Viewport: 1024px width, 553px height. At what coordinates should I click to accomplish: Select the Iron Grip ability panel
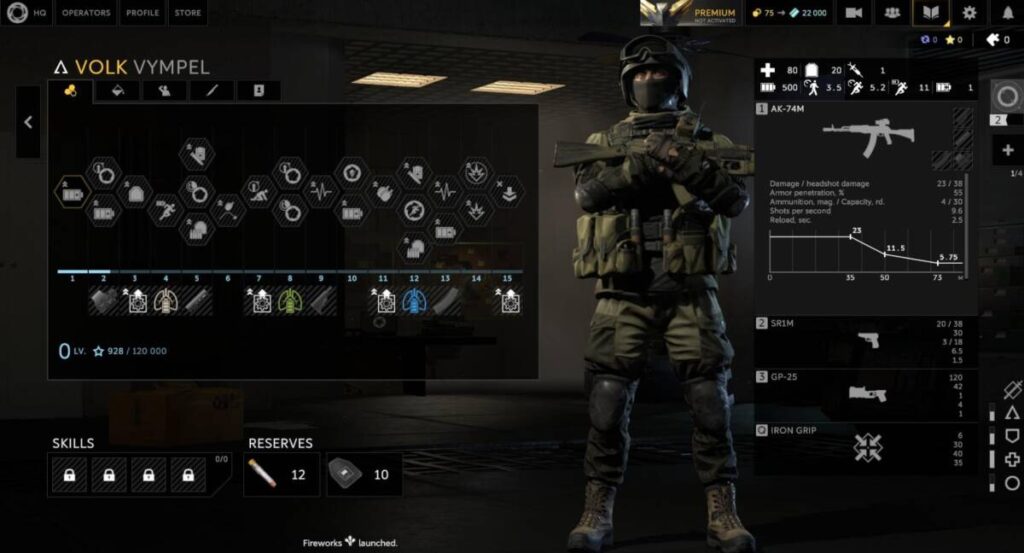click(865, 447)
